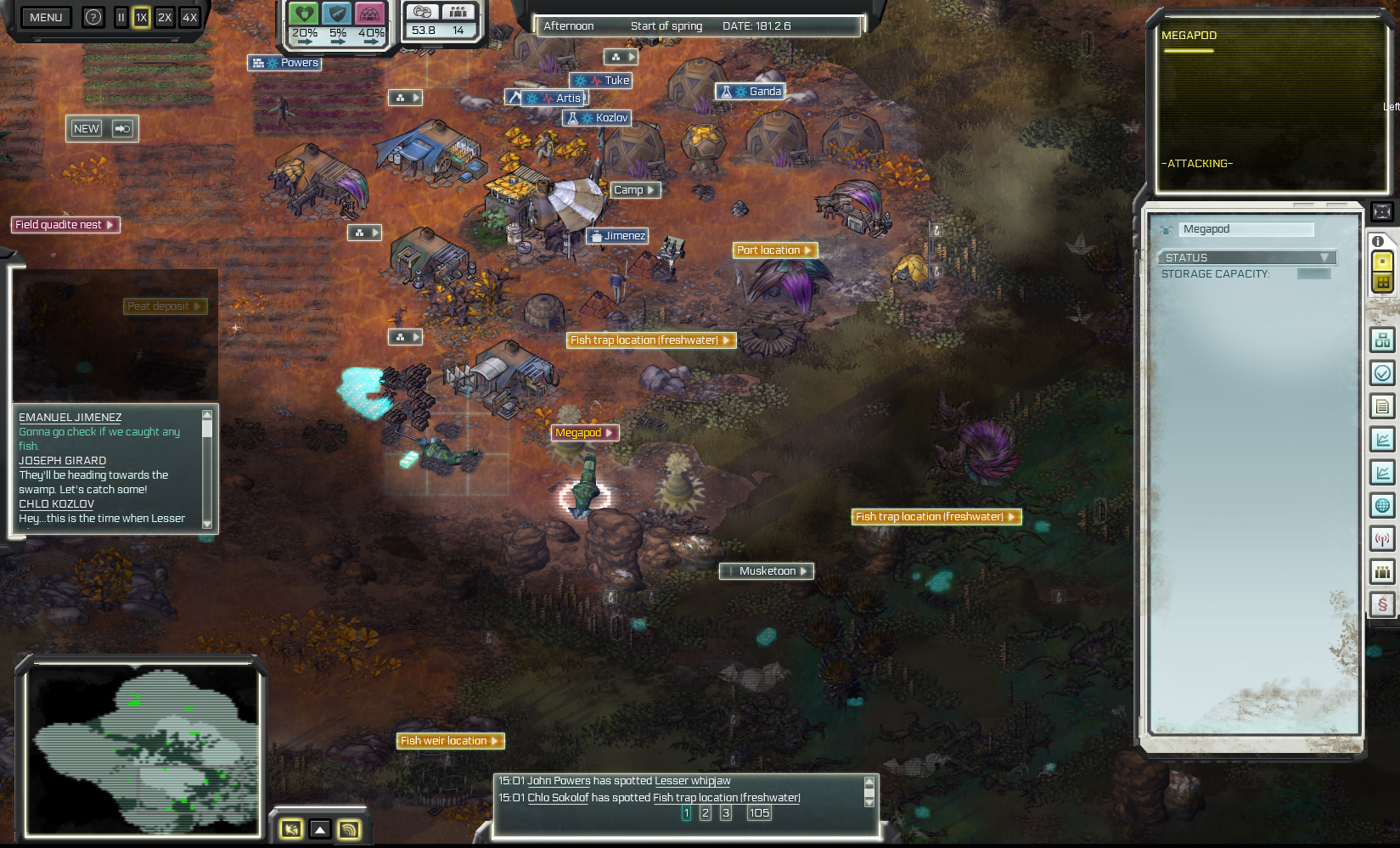This screenshot has height=848, width=1400.
Task: Click the NEW button
Action: point(85,128)
